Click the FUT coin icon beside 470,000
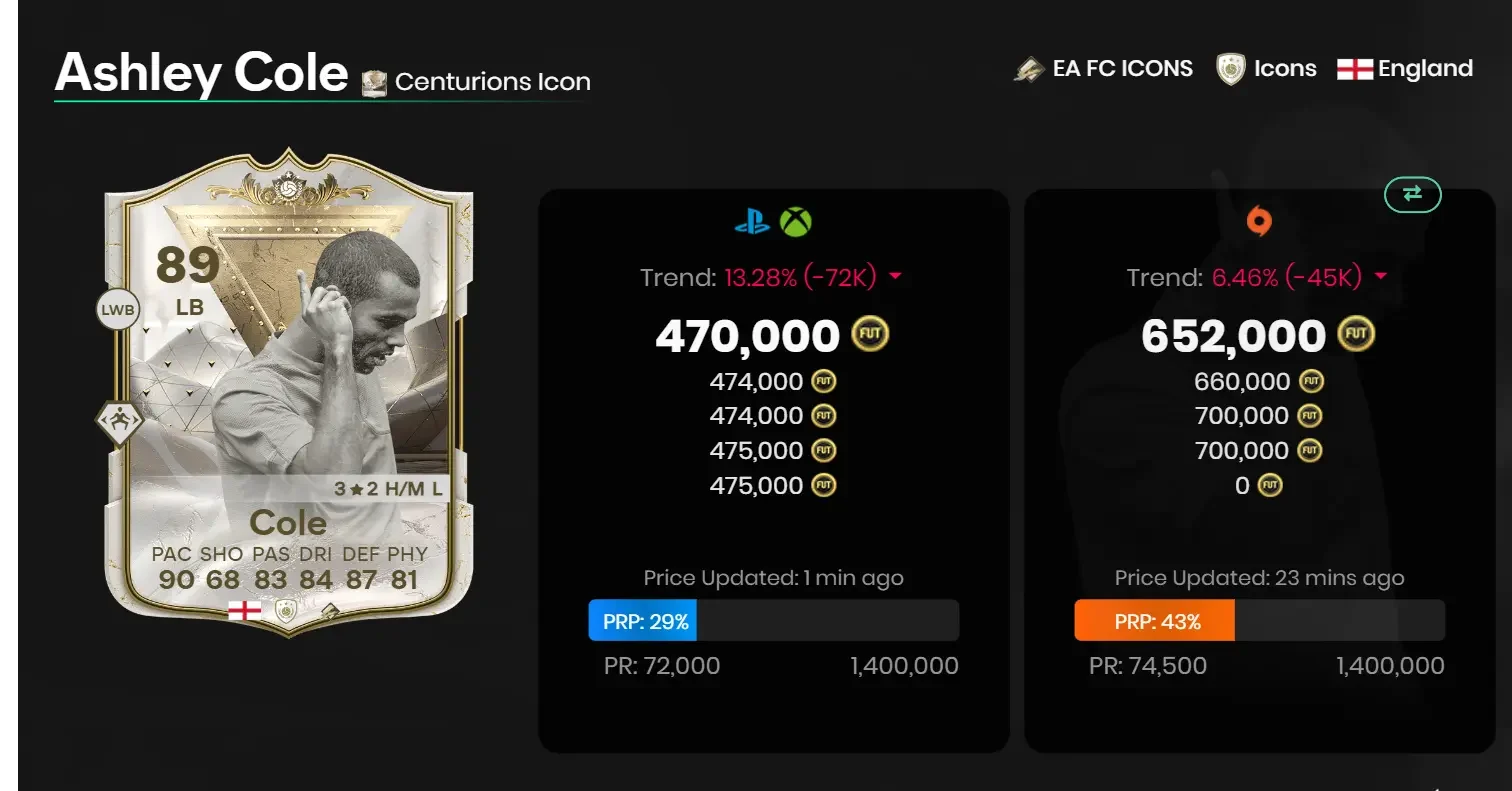 868,335
